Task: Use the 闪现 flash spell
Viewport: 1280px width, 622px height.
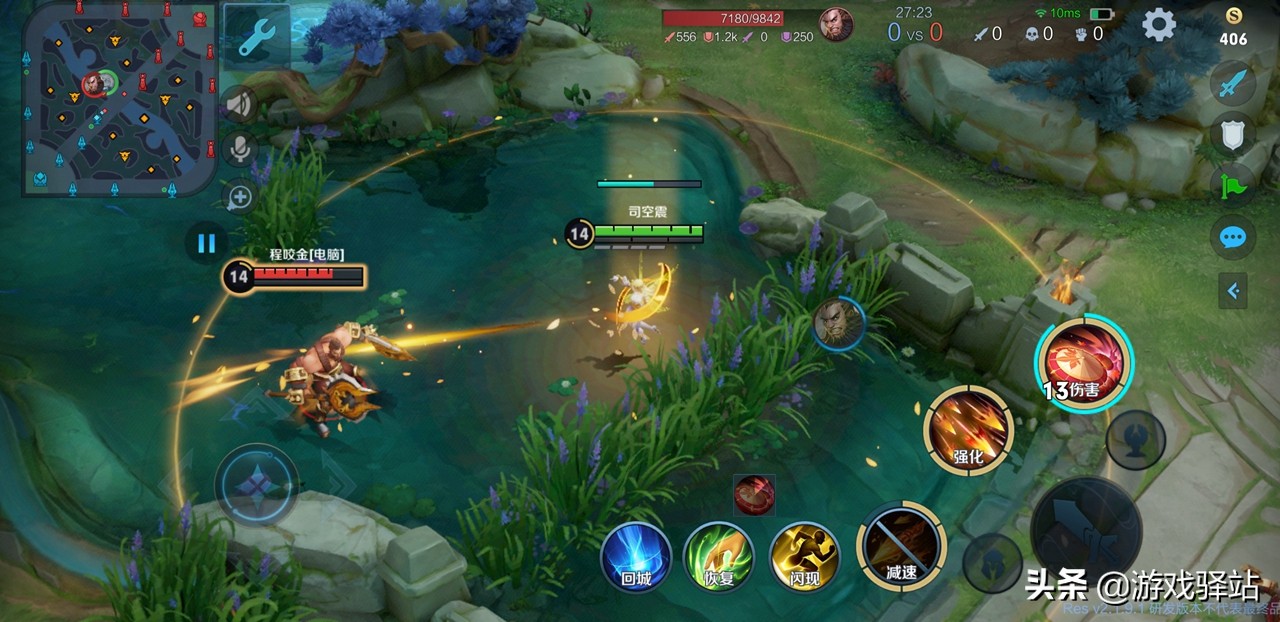Action: (x=804, y=556)
